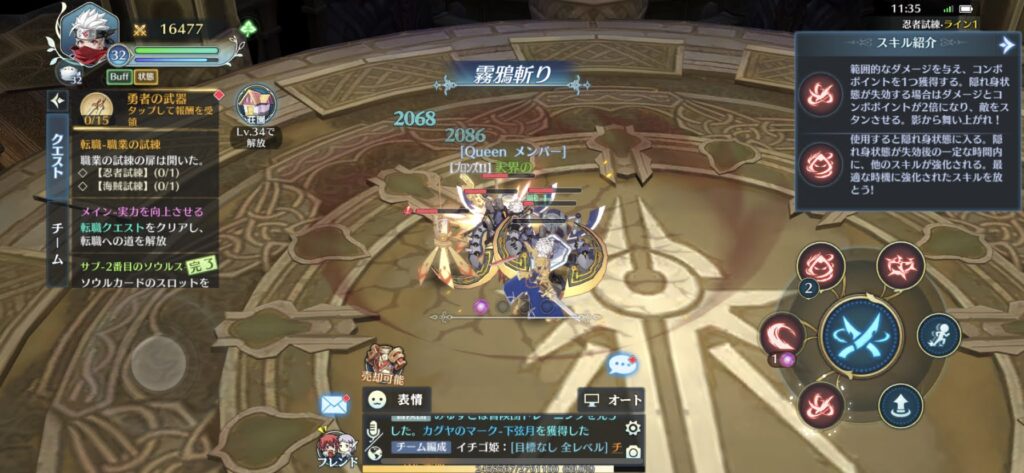The width and height of the screenshot is (1024, 473).
Task: Open the フレンド friends icon
Action: click(x=336, y=445)
